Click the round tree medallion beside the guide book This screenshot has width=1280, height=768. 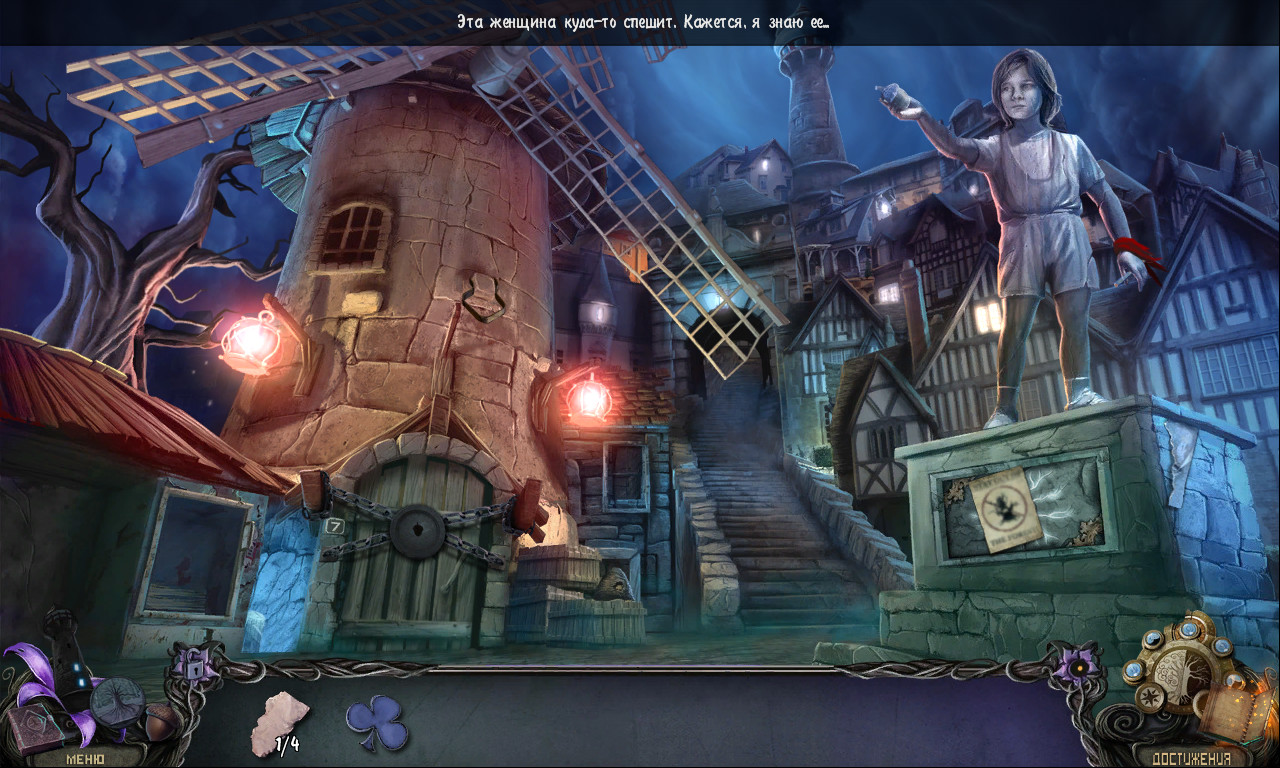click(117, 701)
